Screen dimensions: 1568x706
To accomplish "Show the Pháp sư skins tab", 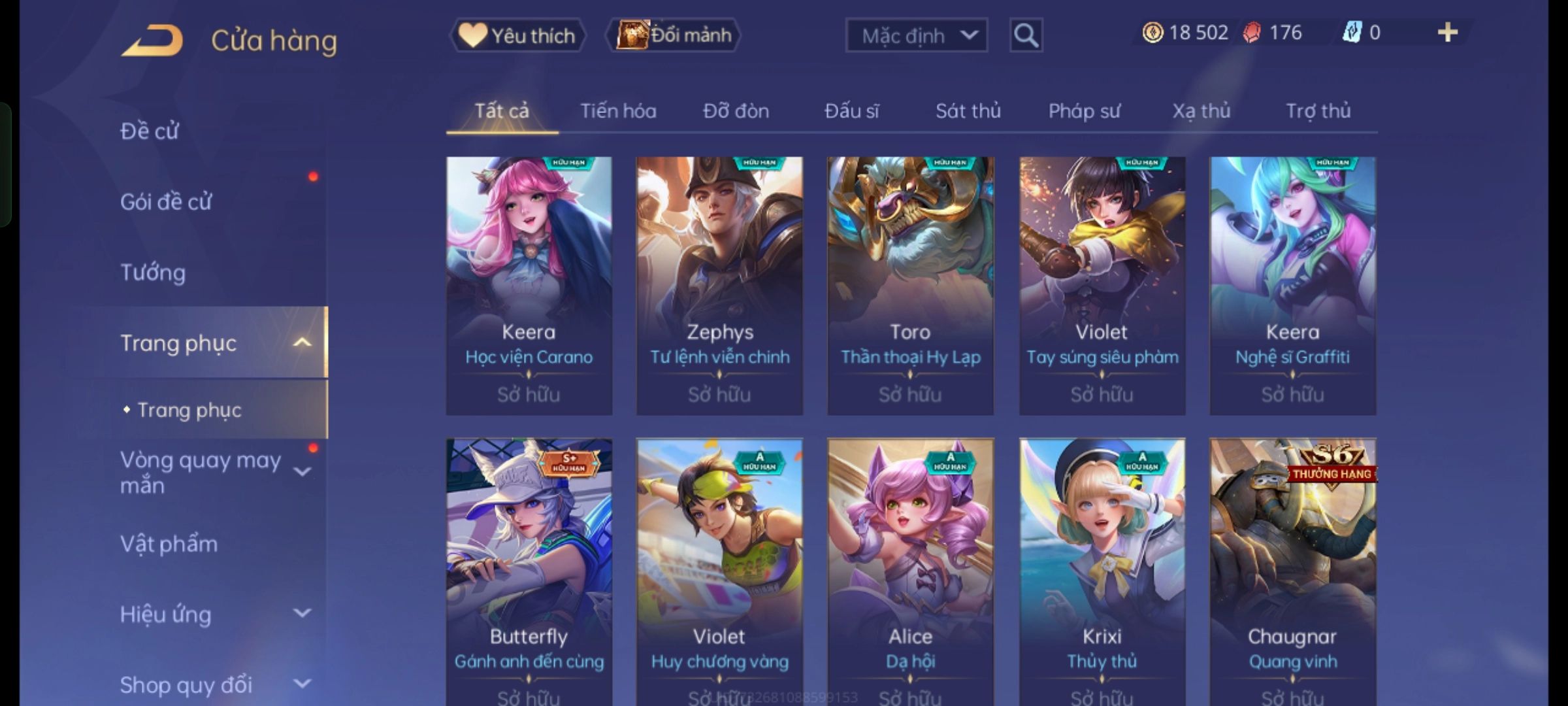I will coord(1084,111).
